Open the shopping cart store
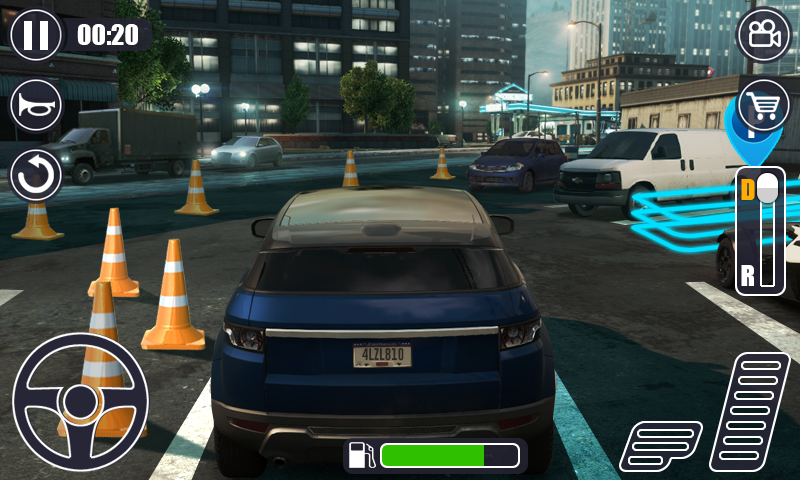This screenshot has width=800, height=480. [x=763, y=105]
